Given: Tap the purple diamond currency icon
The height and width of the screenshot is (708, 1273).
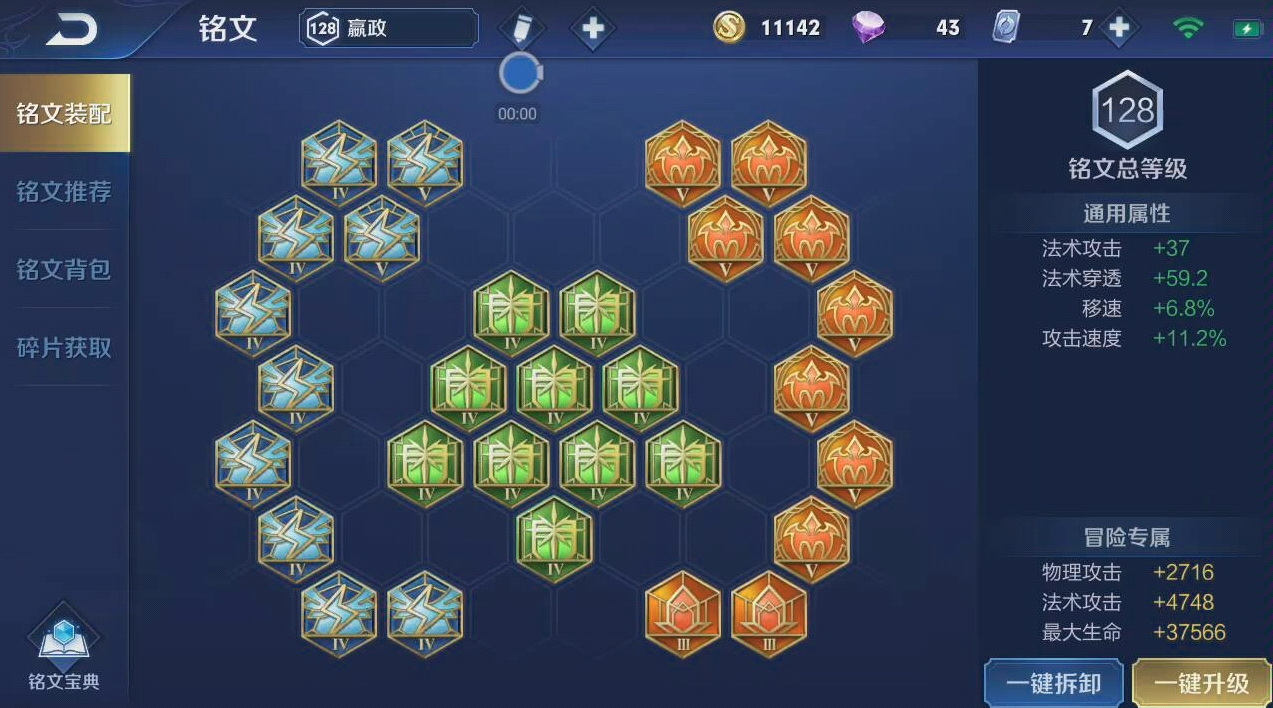Looking at the screenshot, I should [x=868, y=28].
